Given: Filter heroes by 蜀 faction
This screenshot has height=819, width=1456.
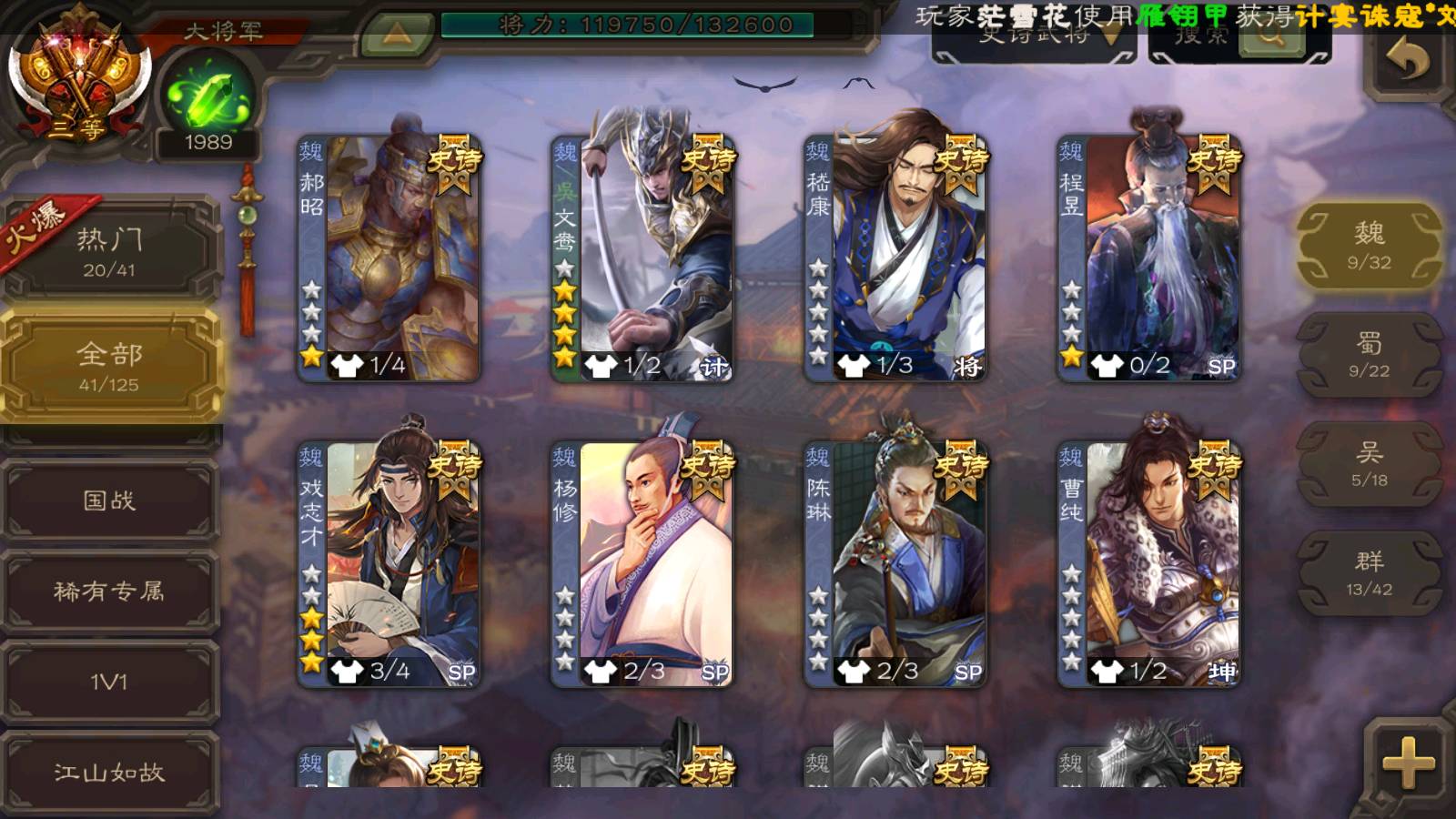Looking at the screenshot, I should [x=1369, y=355].
